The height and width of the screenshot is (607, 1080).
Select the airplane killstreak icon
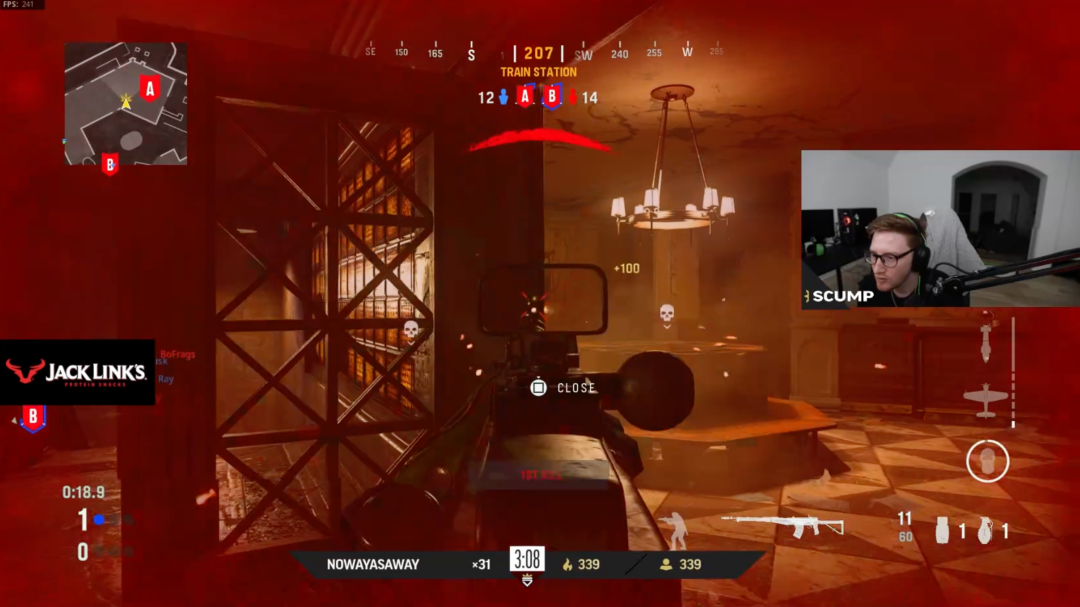point(985,398)
